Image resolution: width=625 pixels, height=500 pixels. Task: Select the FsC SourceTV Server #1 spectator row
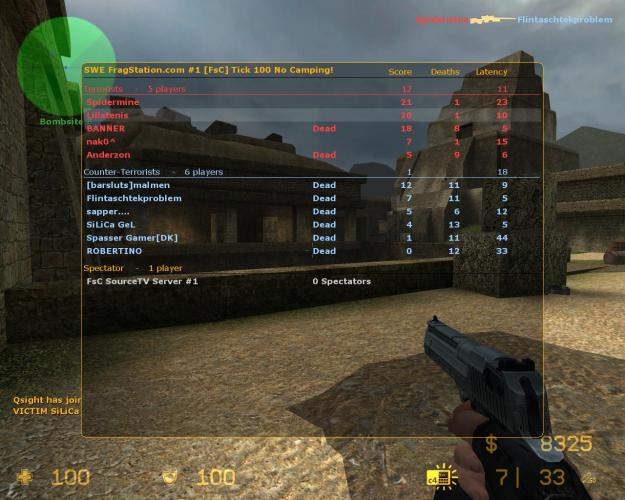pyautogui.click(x=142, y=281)
